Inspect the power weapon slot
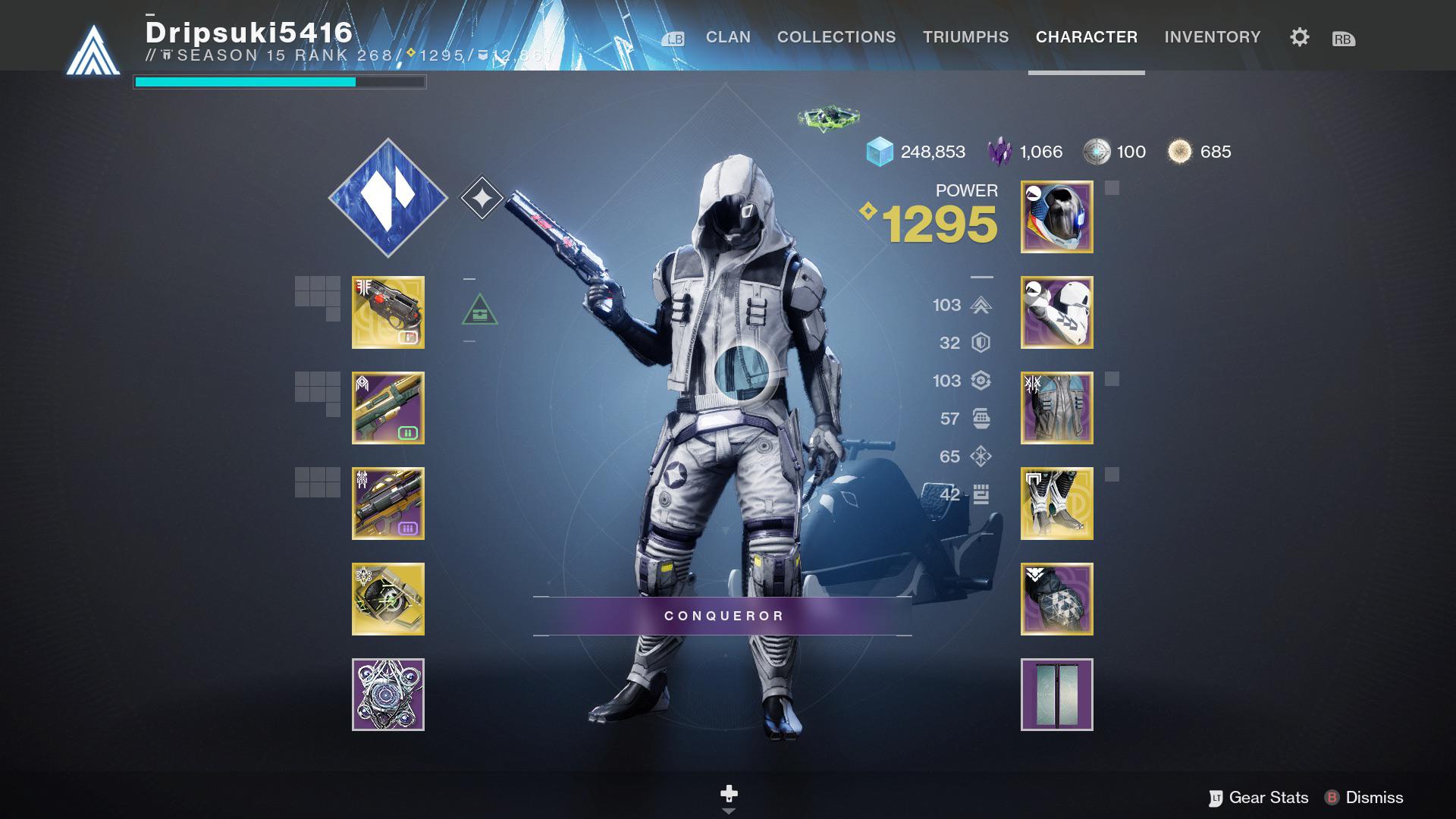1456x819 pixels. (x=388, y=504)
